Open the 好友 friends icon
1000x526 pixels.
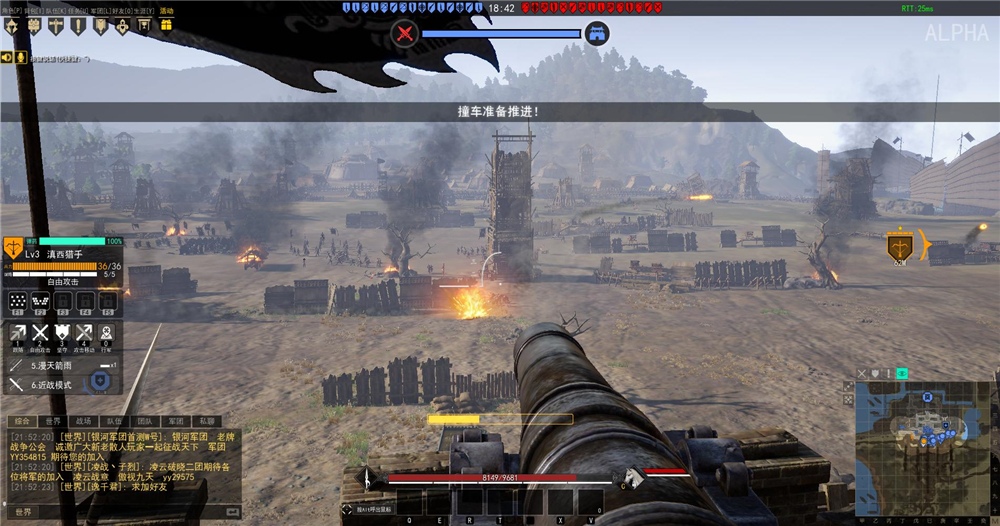coord(121,26)
